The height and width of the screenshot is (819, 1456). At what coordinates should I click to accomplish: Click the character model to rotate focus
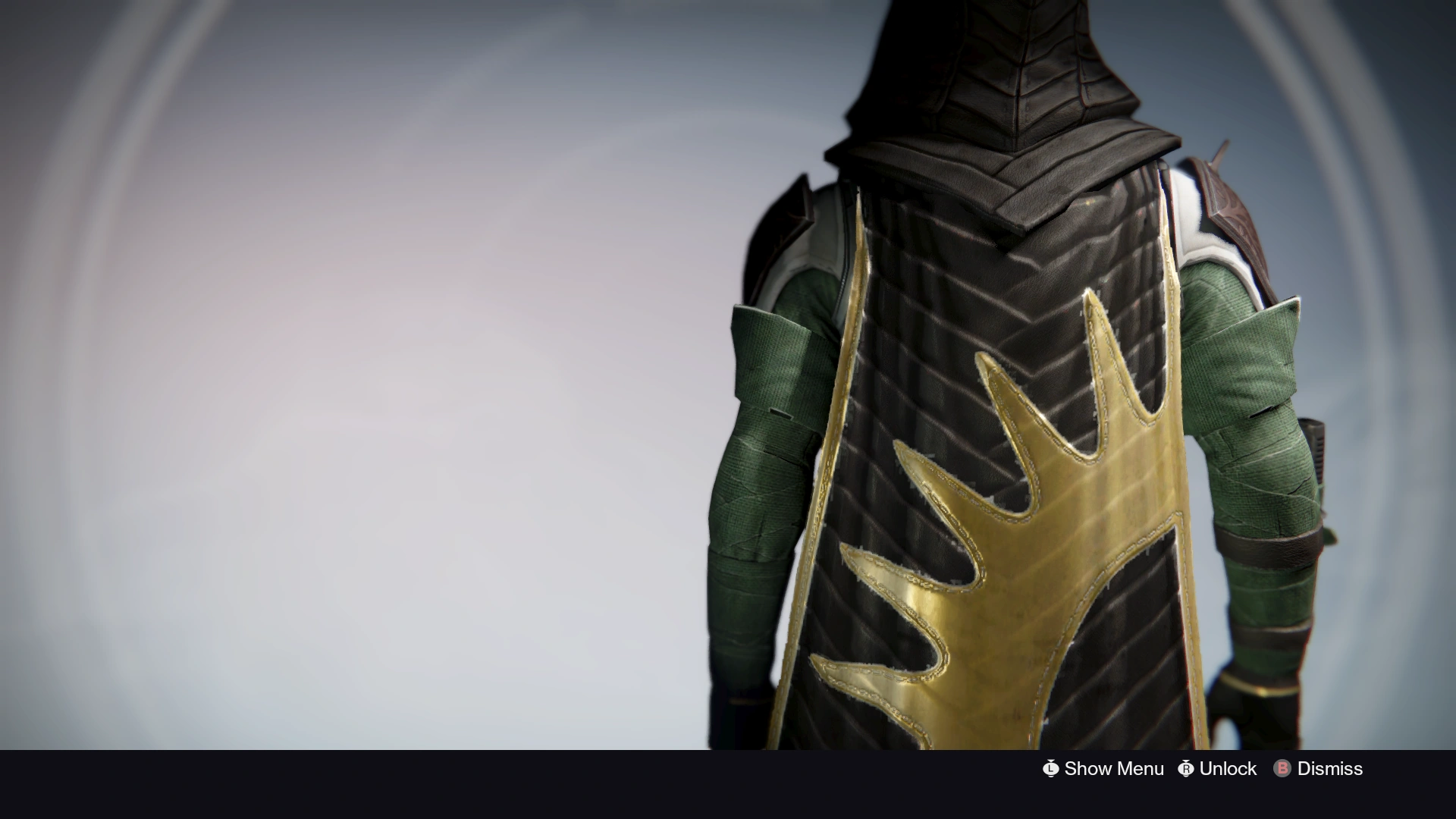986,379
